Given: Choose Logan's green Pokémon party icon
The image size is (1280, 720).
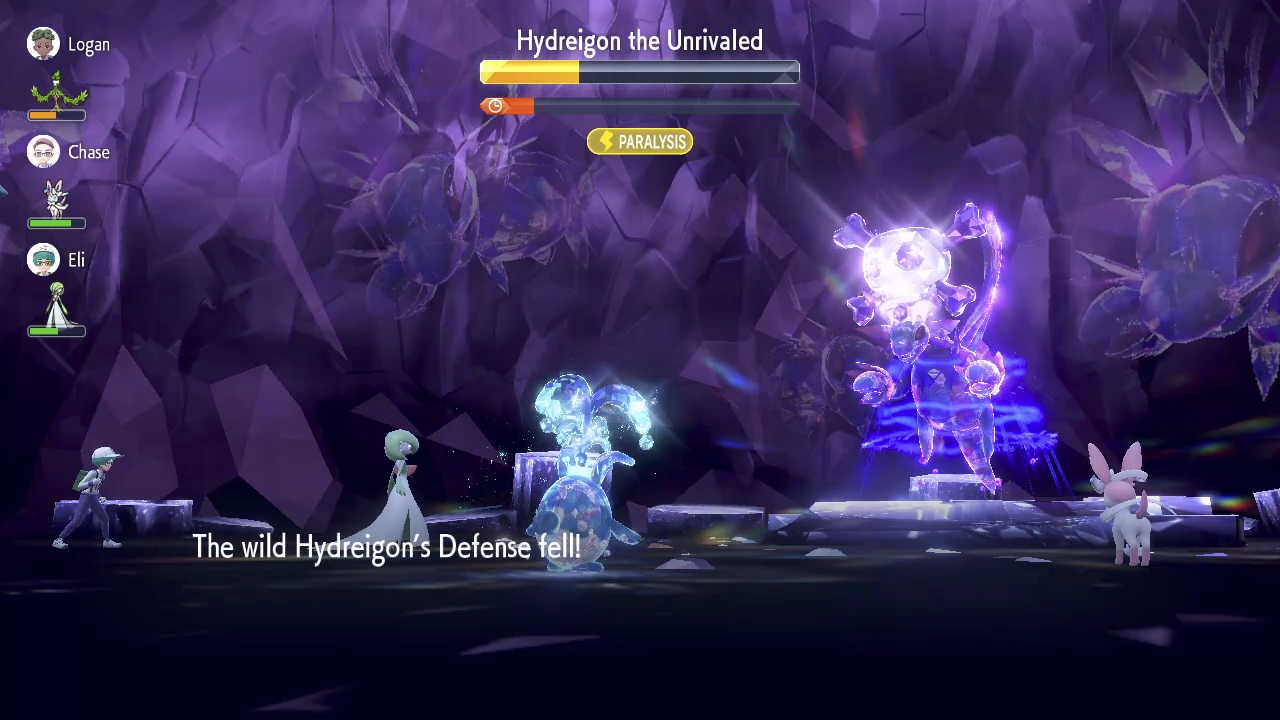Looking at the screenshot, I should (x=58, y=90).
